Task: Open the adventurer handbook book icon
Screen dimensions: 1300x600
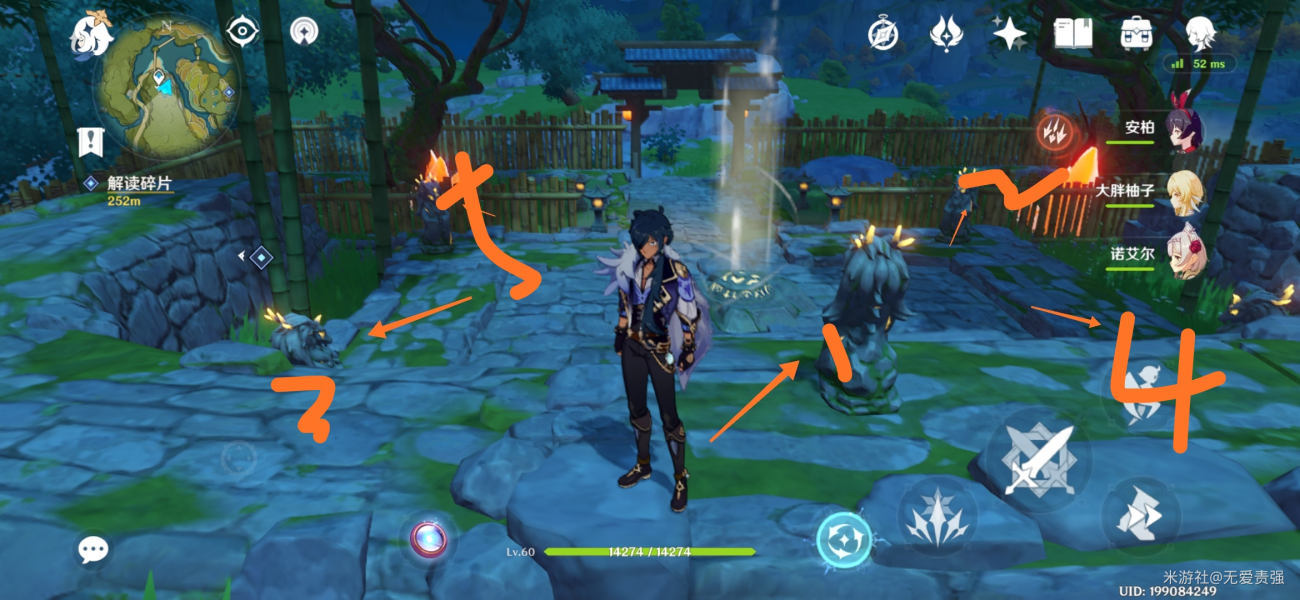Action: point(1073,34)
